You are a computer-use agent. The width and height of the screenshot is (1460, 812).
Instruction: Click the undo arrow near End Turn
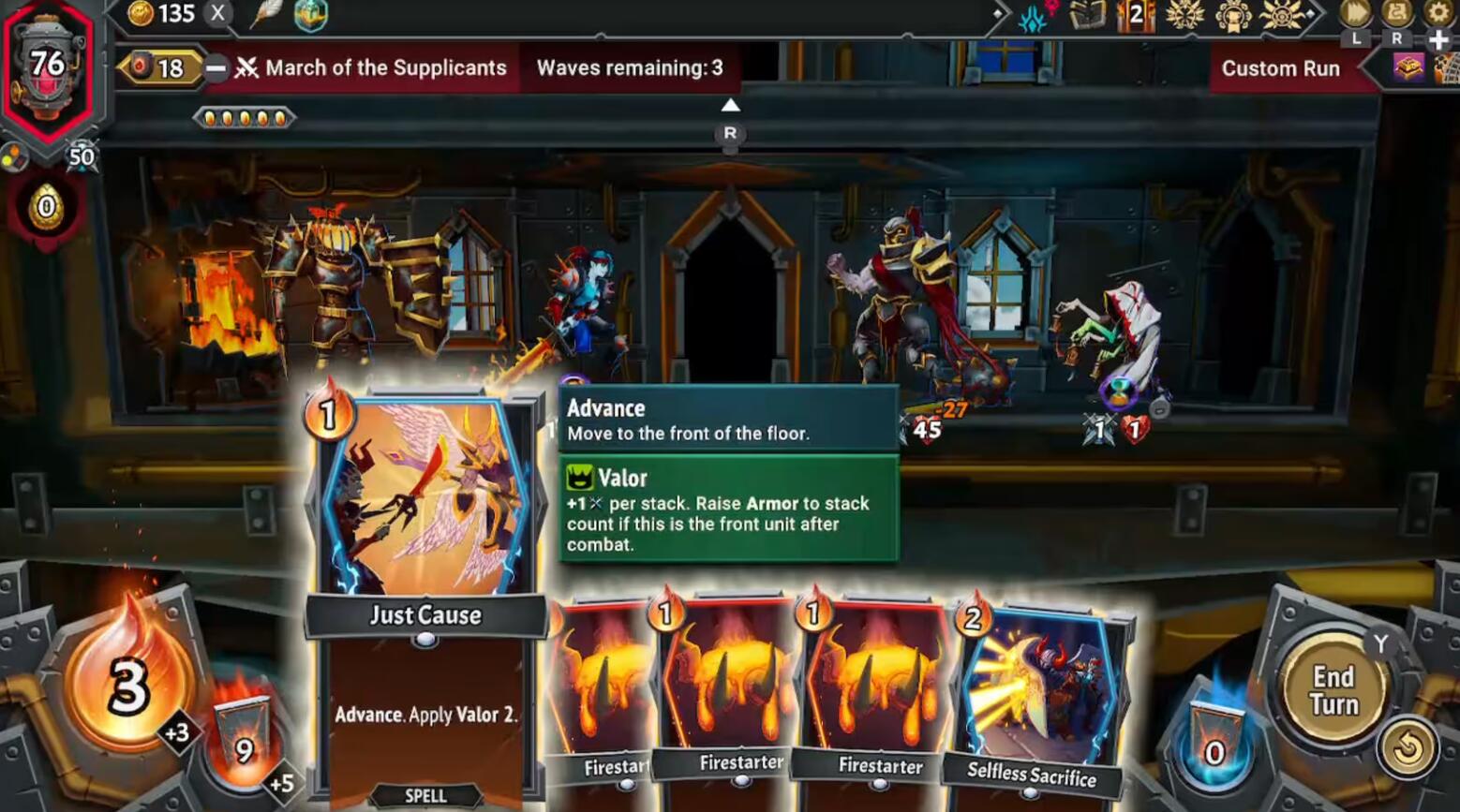pos(1407,747)
